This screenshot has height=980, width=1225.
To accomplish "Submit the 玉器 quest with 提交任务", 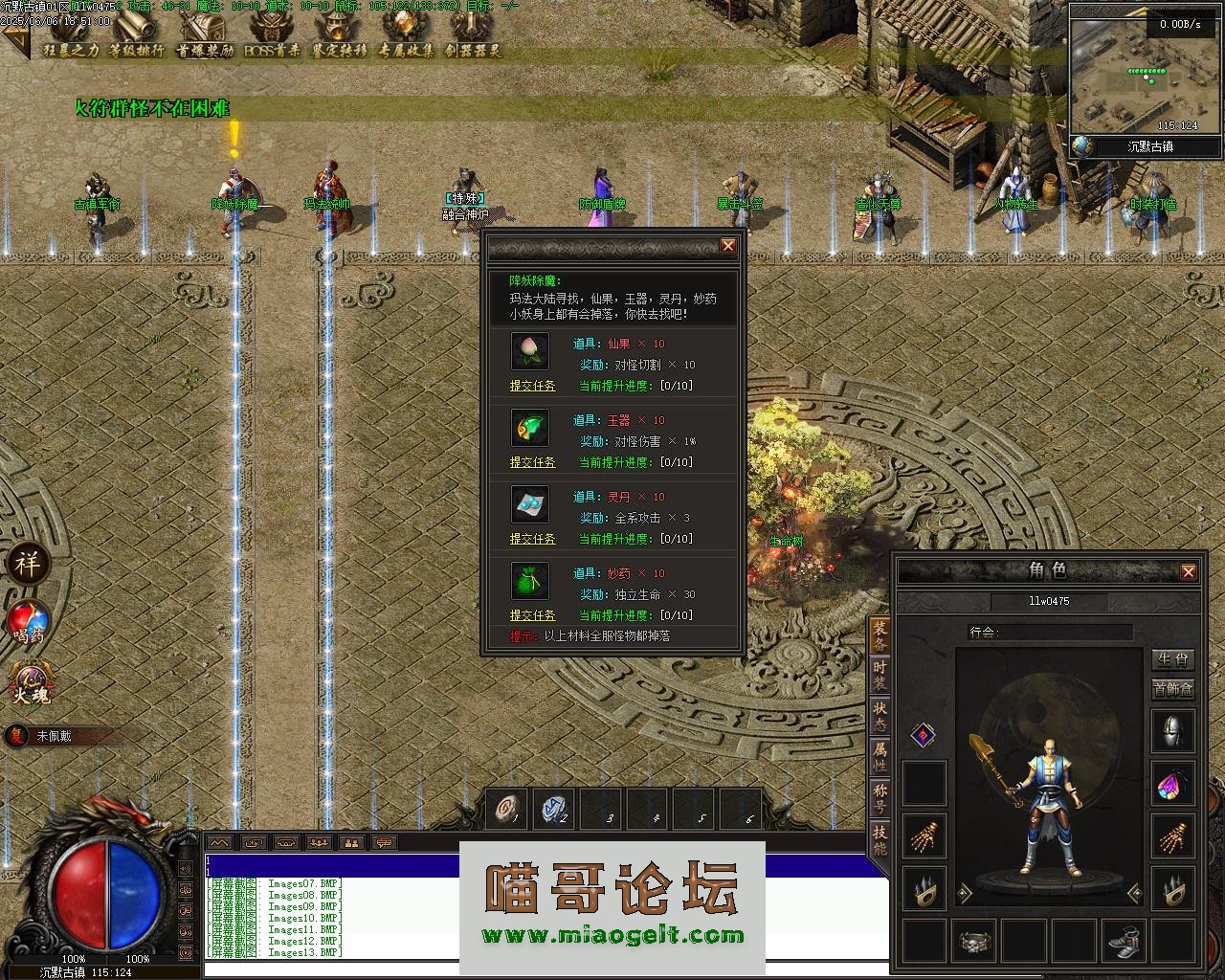I will 532,462.
